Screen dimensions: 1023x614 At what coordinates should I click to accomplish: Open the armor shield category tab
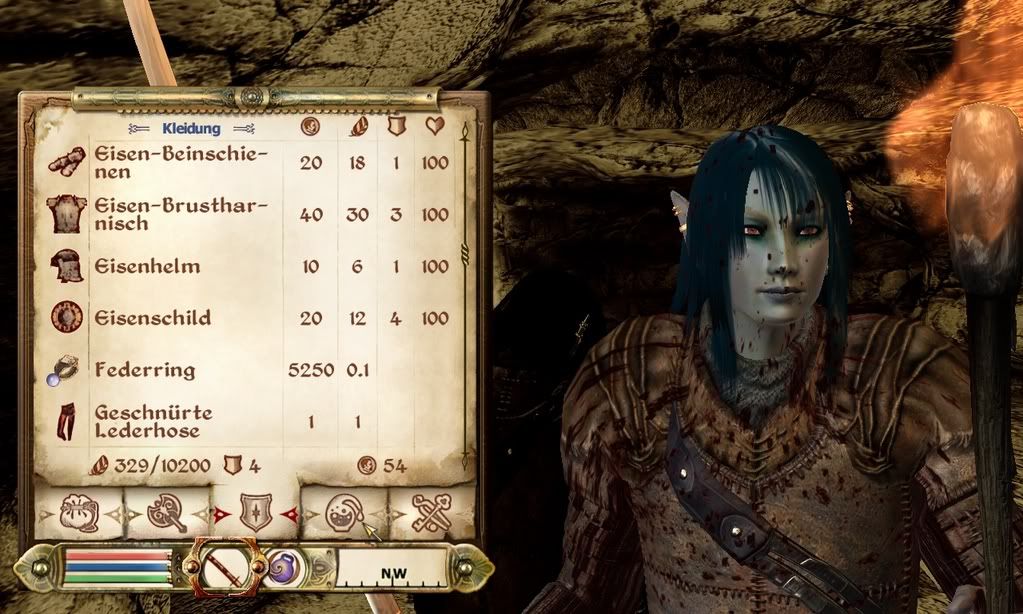(255, 513)
